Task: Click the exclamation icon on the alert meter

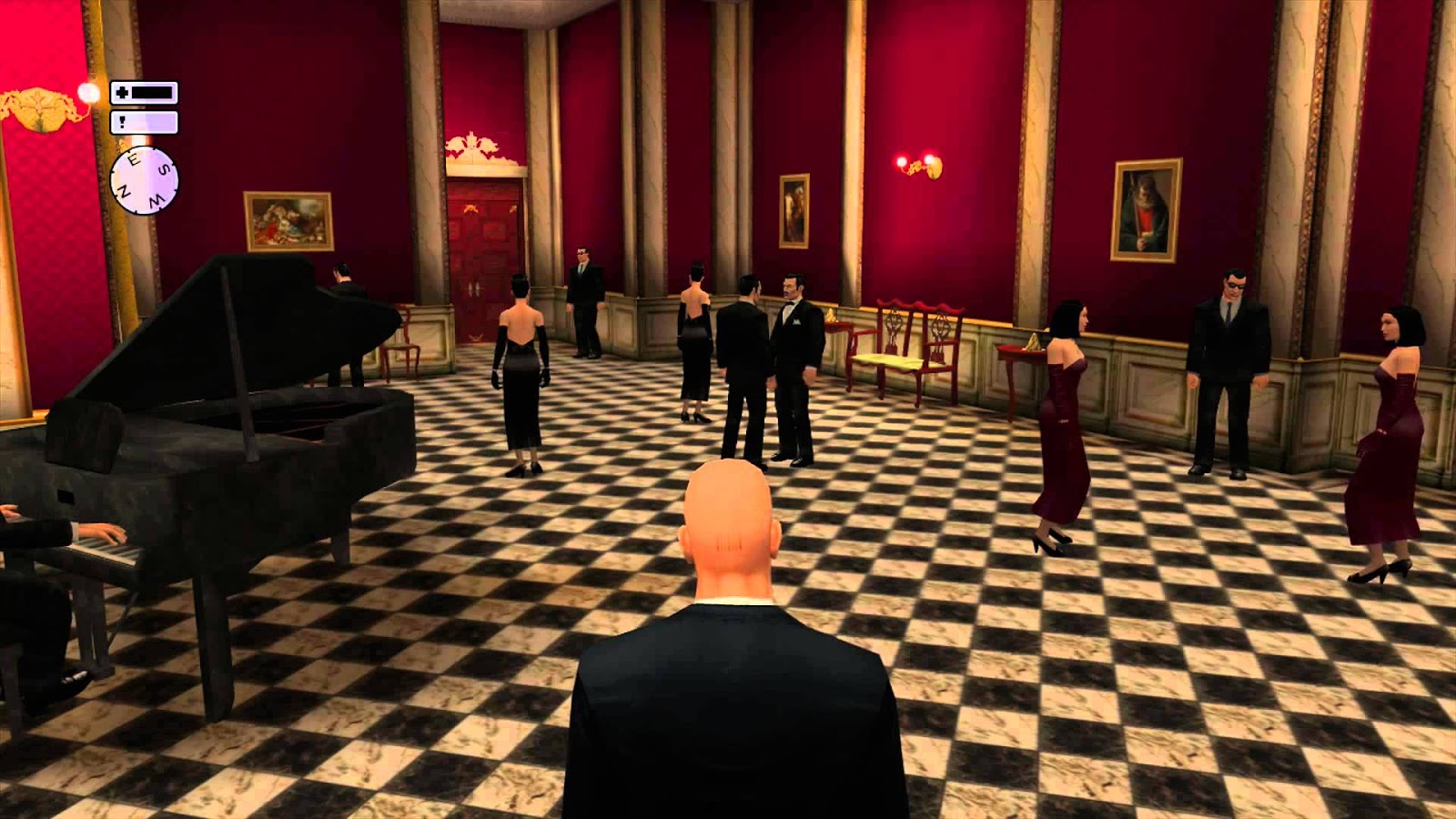Action: coord(120,121)
